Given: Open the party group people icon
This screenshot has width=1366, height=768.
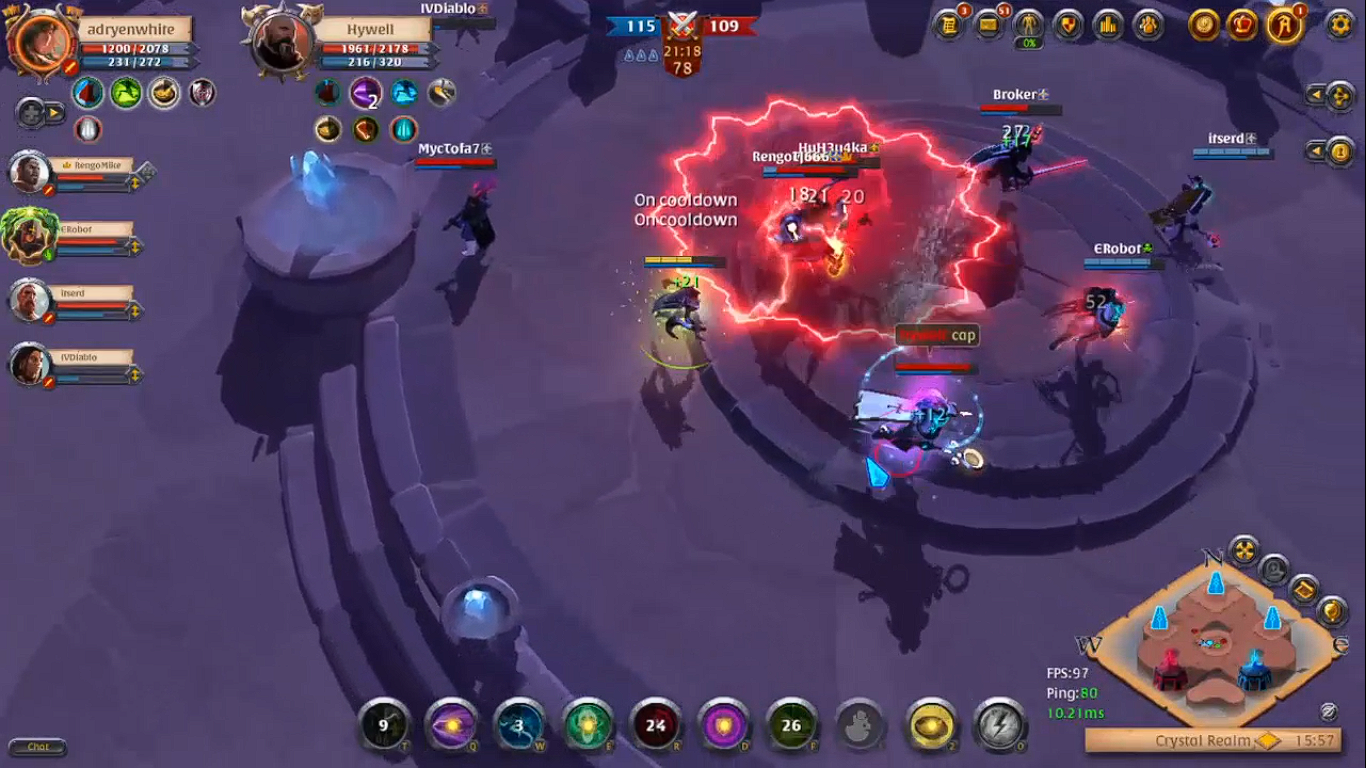Looking at the screenshot, I should (x=1148, y=25).
